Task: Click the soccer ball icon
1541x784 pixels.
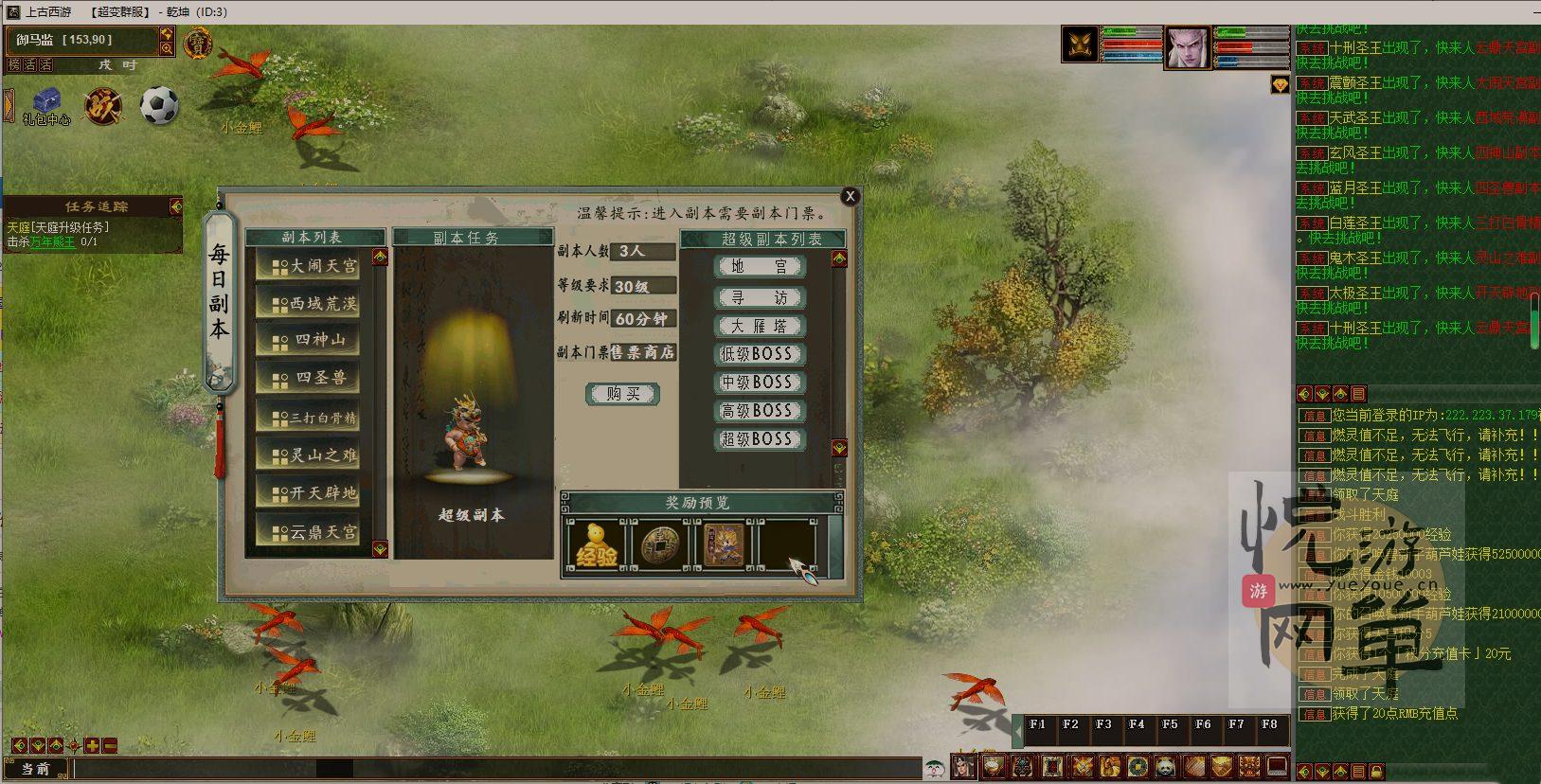Action: click(159, 105)
